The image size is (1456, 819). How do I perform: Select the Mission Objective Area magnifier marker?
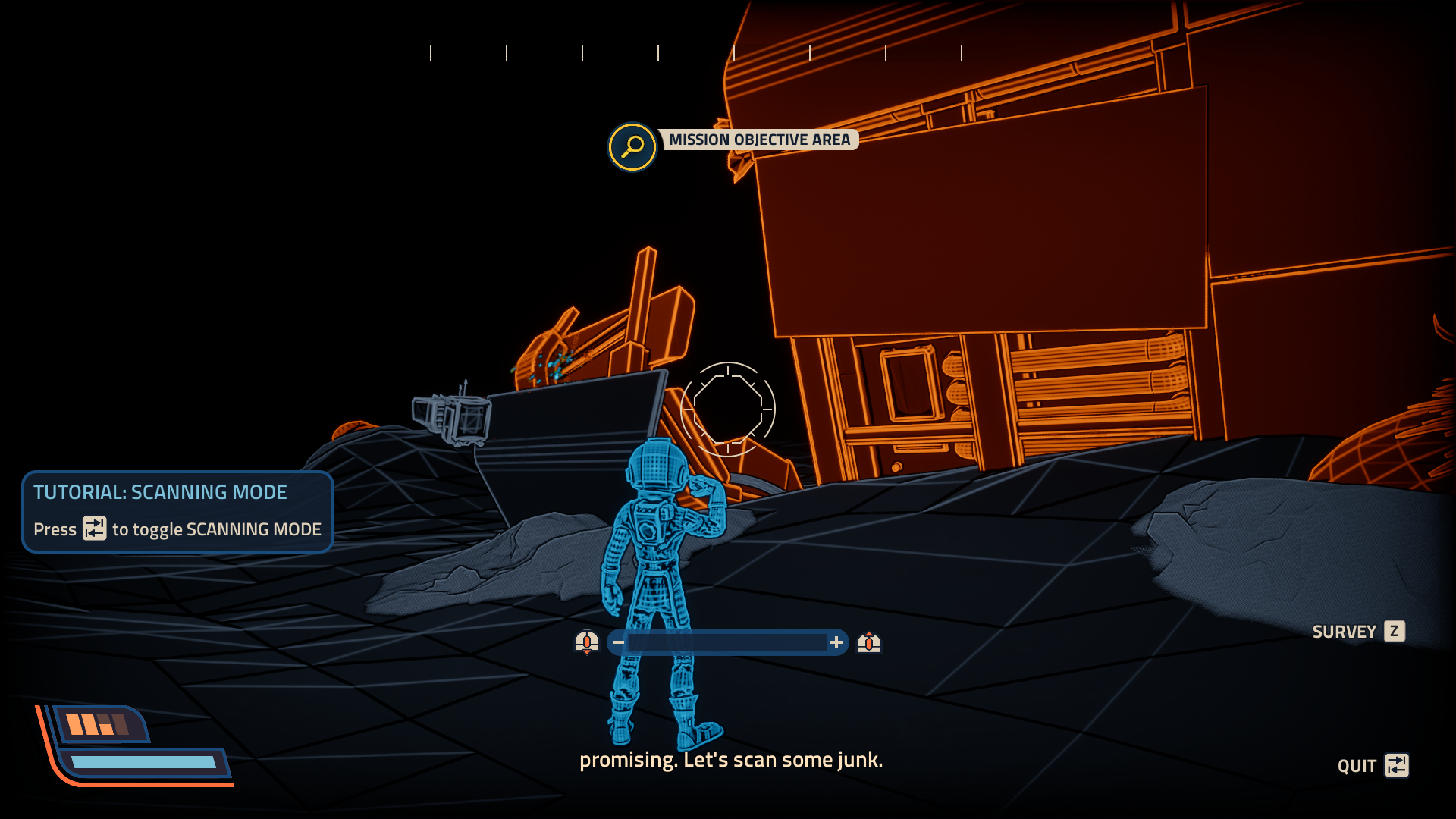coord(632,147)
